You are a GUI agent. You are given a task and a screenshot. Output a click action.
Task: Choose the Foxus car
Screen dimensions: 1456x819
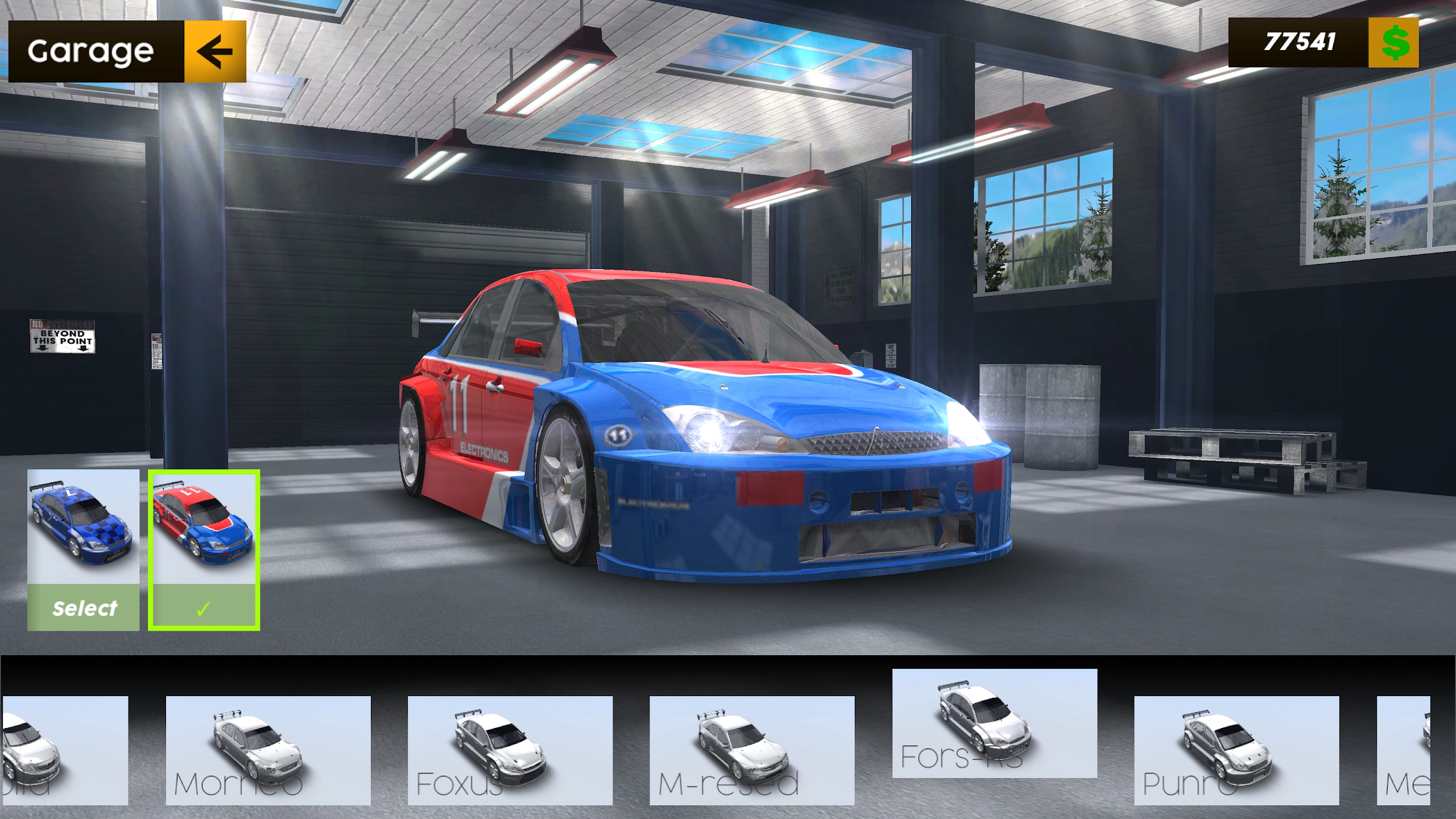[510, 750]
